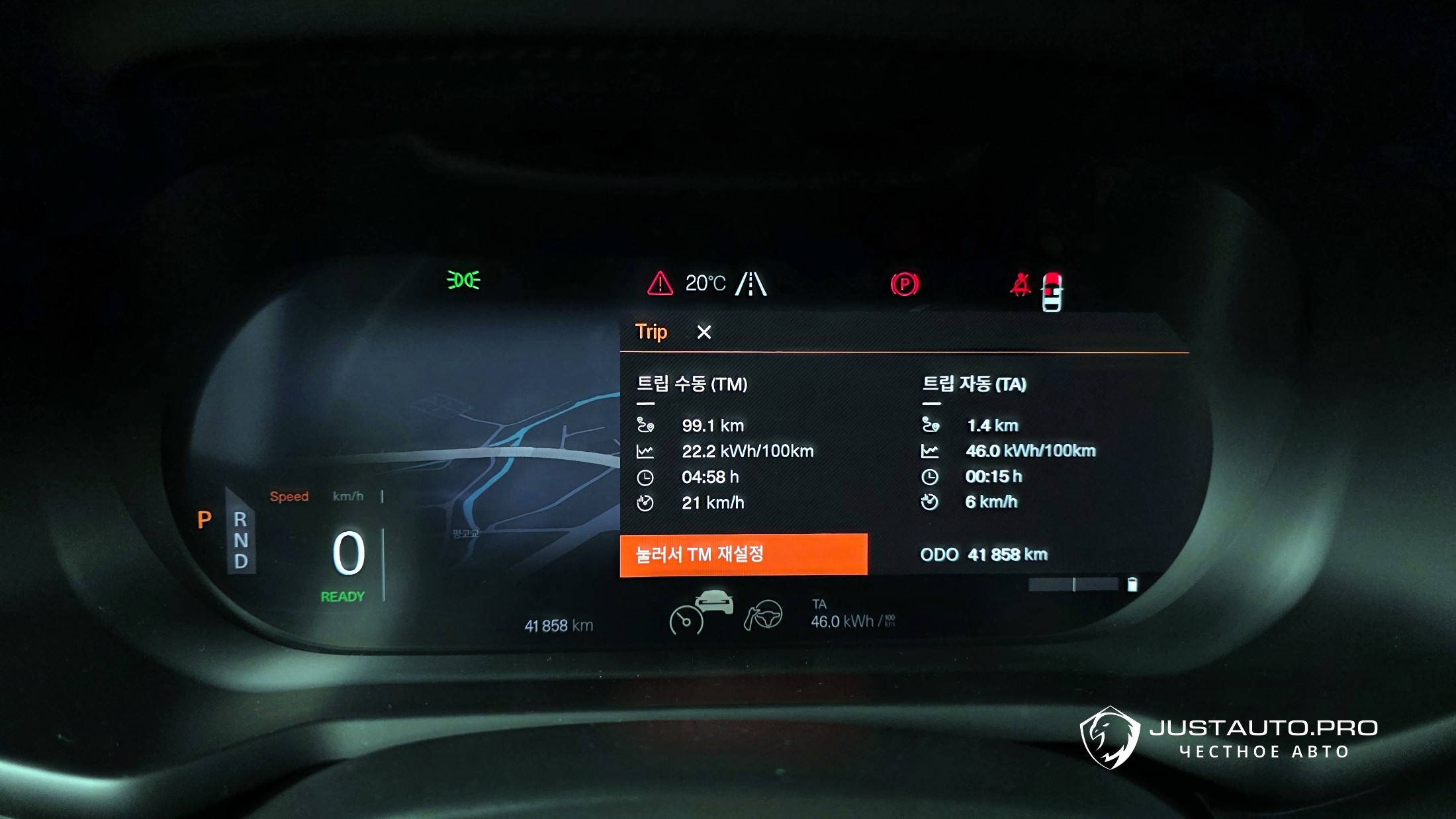Close the Trip panel with the X
1456x819 pixels.
[704, 332]
